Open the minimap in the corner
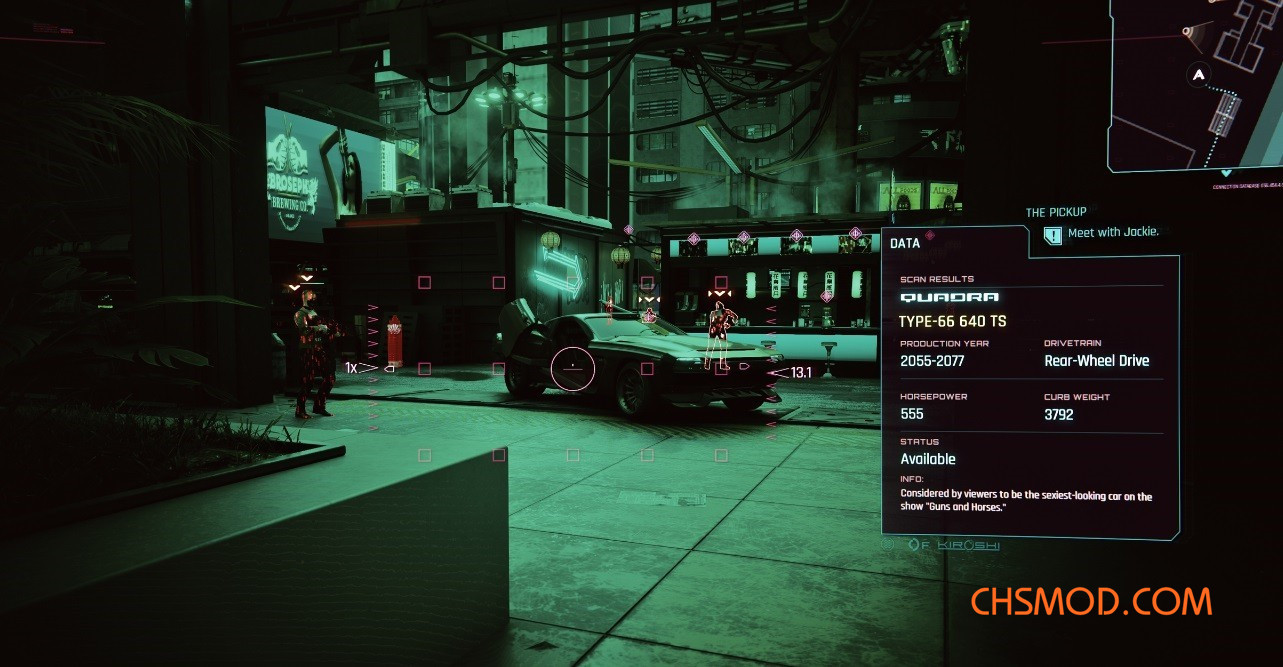The height and width of the screenshot is (667, 1283). pyautogui.click(x=1198, y=90)
